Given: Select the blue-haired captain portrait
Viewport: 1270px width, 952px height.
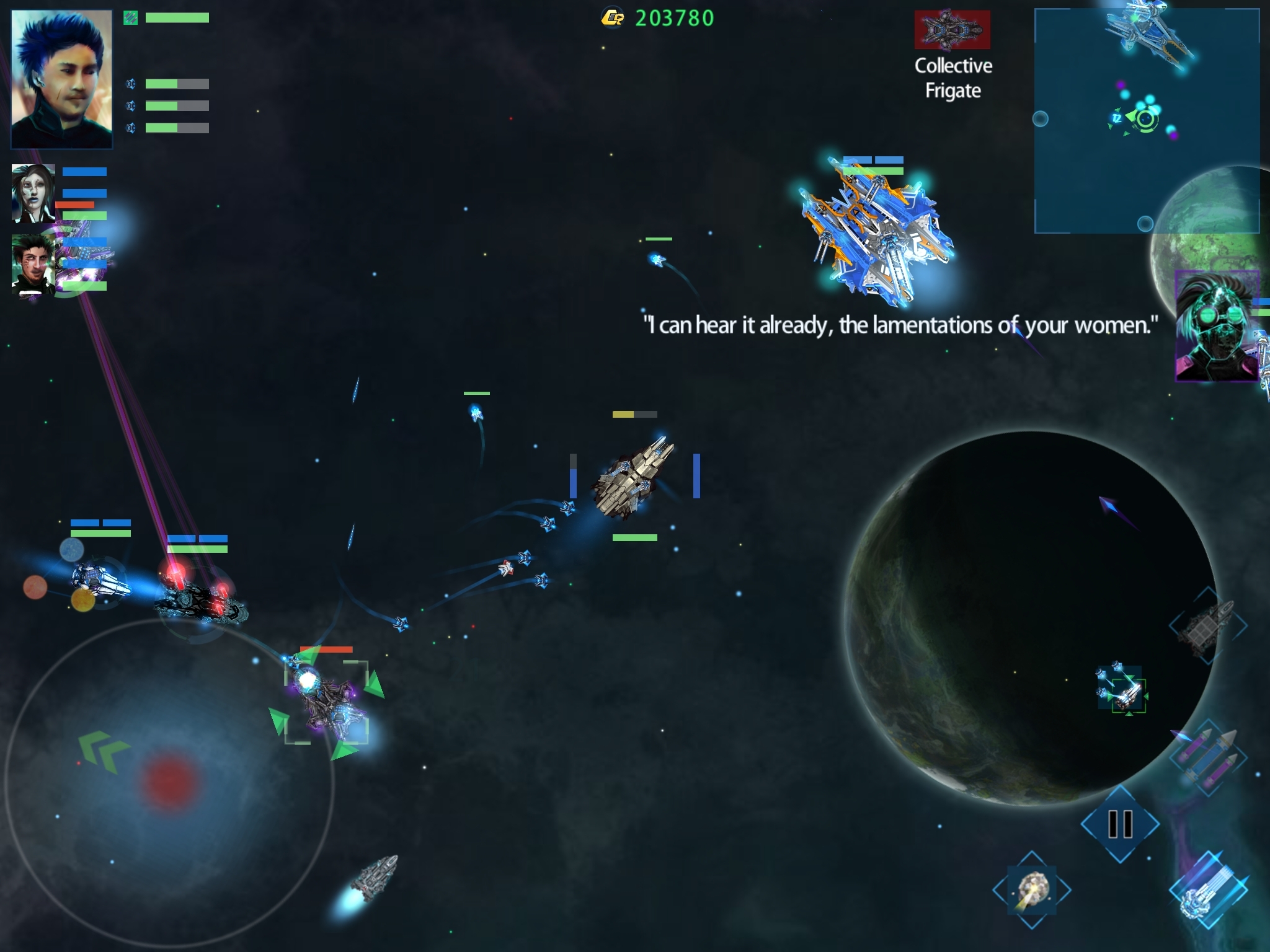Looking at the screenshot, I should (x=61, y=79).
